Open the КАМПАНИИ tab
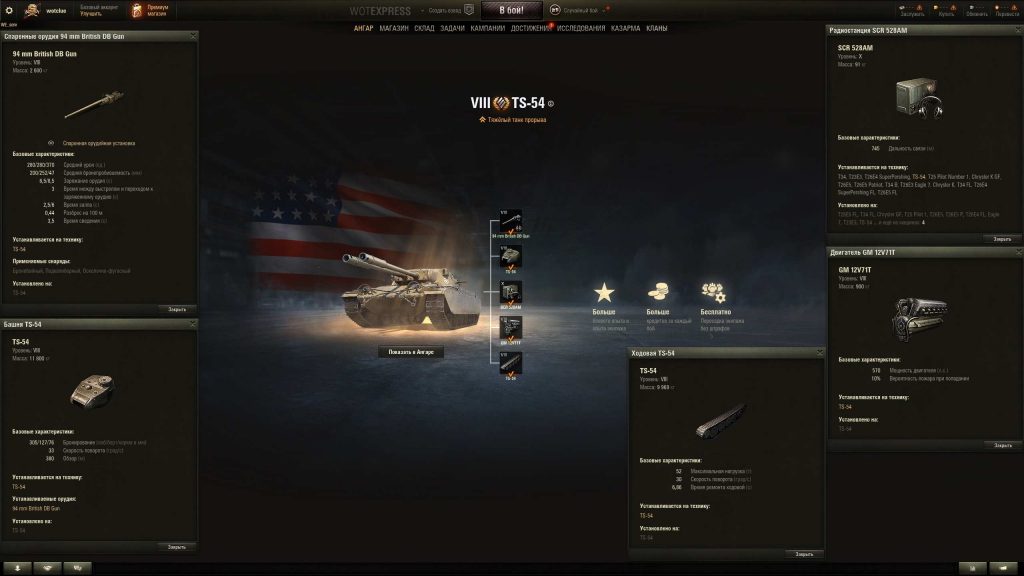Screen dimensions: 1024x576 pos(487,28)
